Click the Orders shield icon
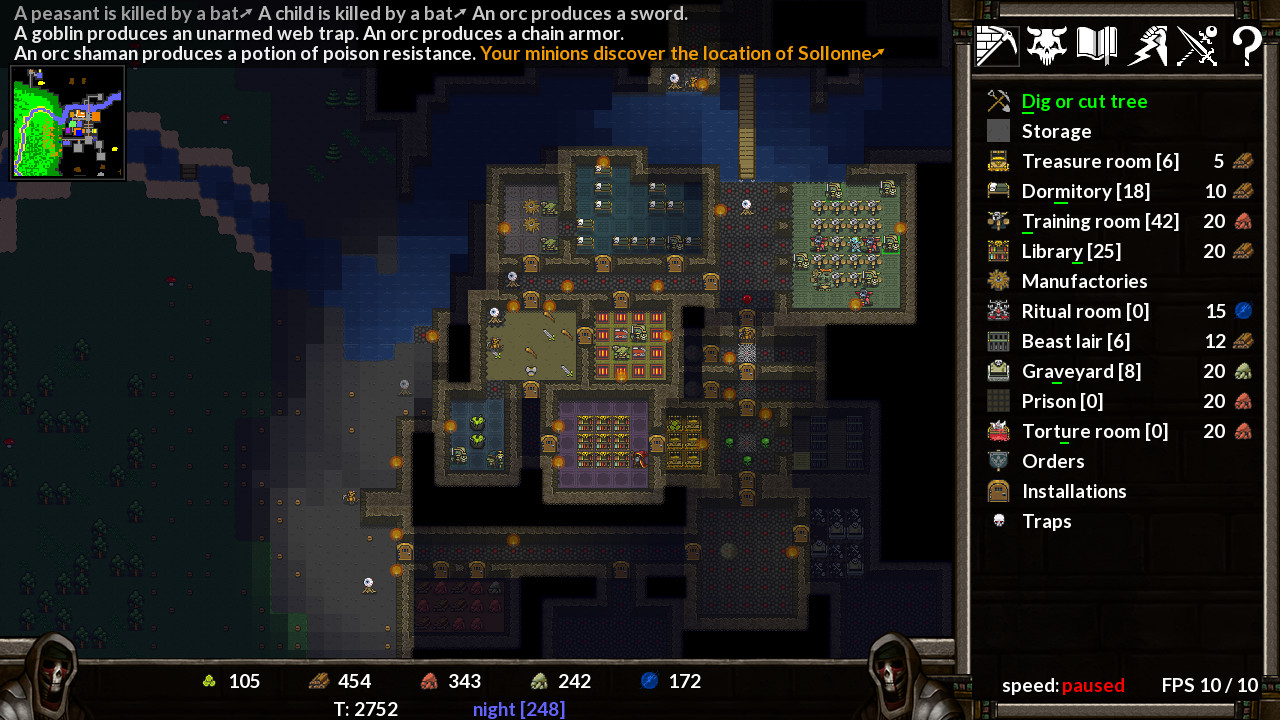The height and width of the screenshot is (720, 1280). [x=997, y=461]
